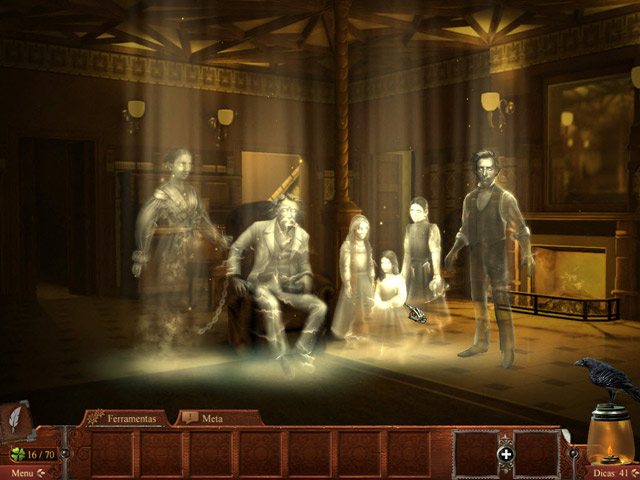Click the plus combine button
This screenshot has width=640, height=480.
click(506, 454)
